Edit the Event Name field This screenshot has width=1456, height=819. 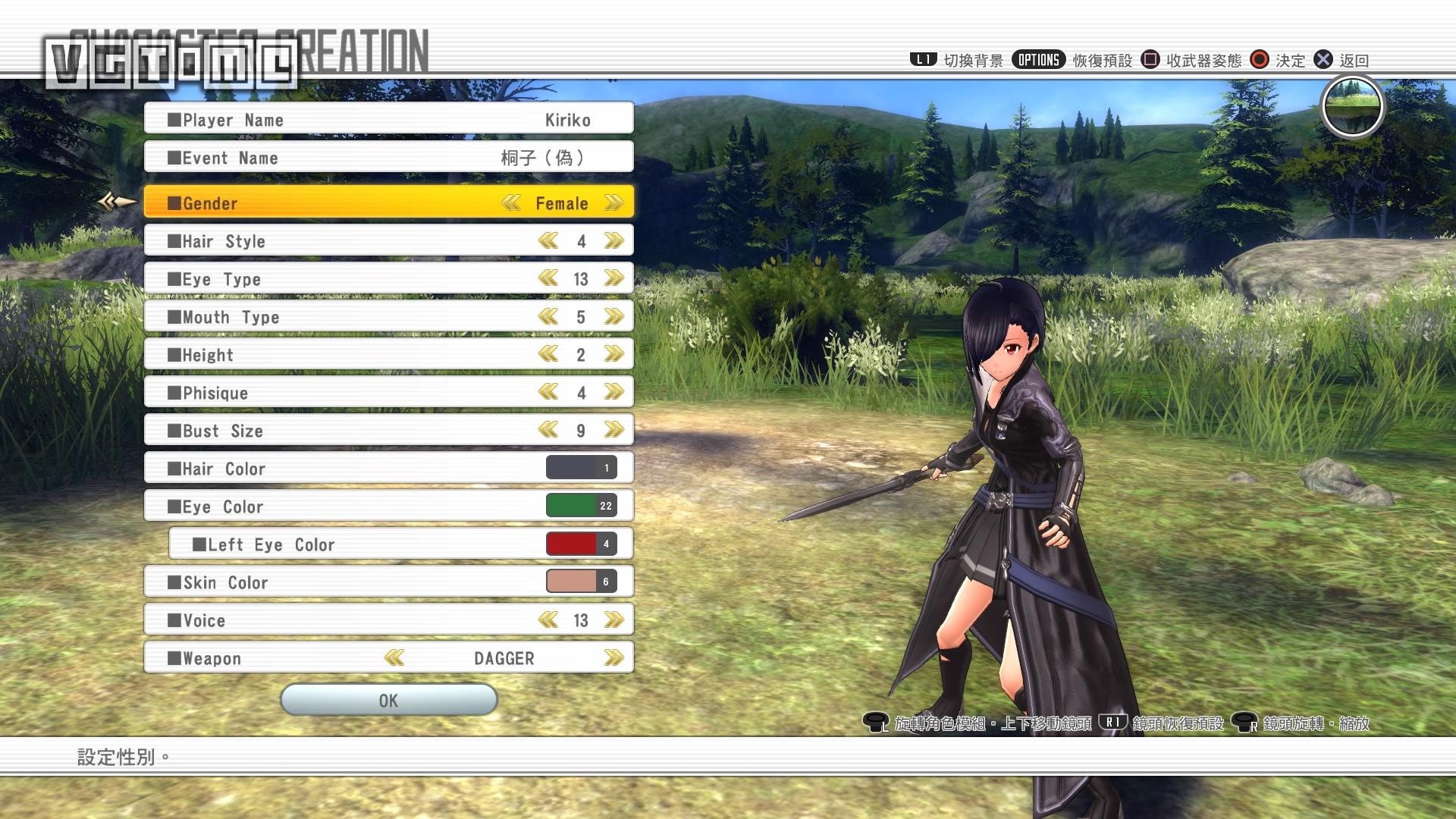tap(388, 158)
